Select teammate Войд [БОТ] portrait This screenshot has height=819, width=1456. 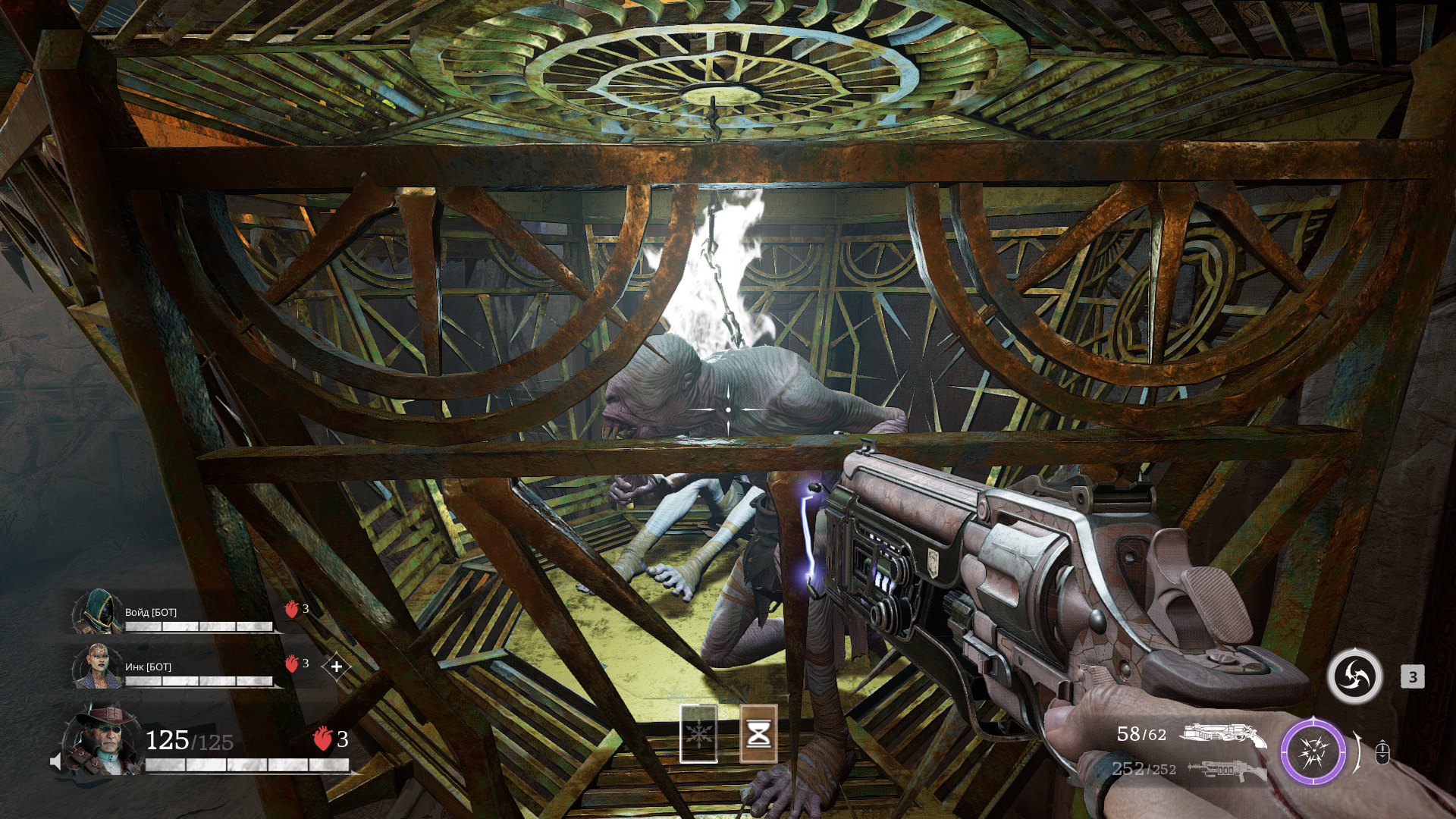[98, 611]
